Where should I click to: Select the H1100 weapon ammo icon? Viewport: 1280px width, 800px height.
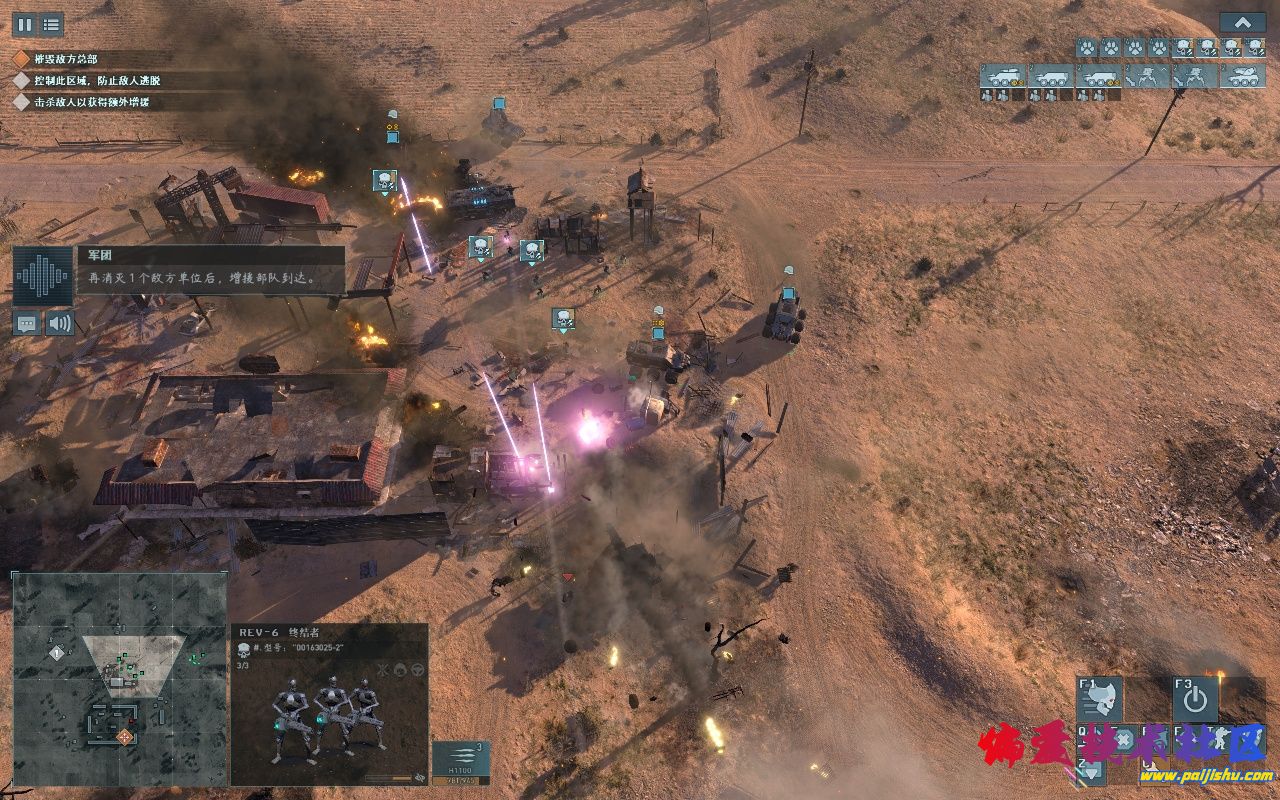[x=461, y=761]
